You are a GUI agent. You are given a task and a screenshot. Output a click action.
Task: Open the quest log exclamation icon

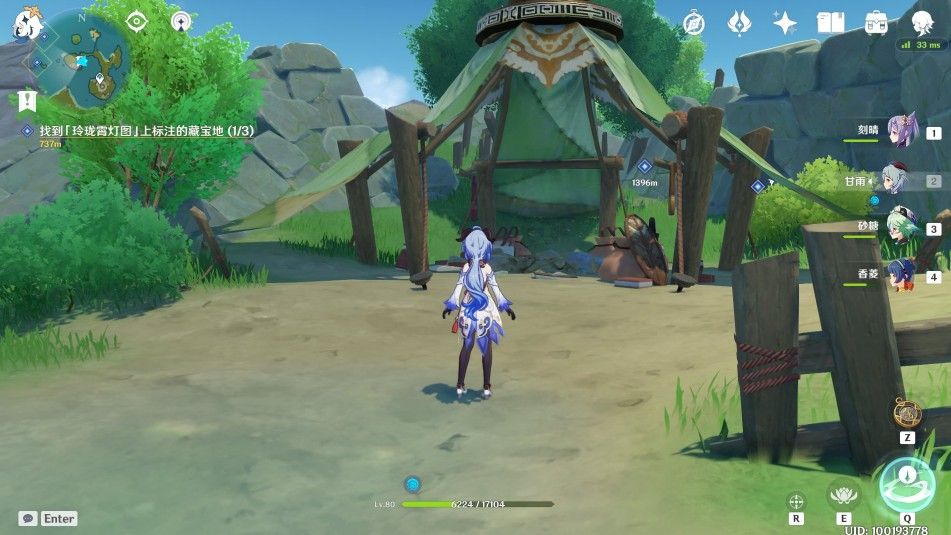point(27,100)
